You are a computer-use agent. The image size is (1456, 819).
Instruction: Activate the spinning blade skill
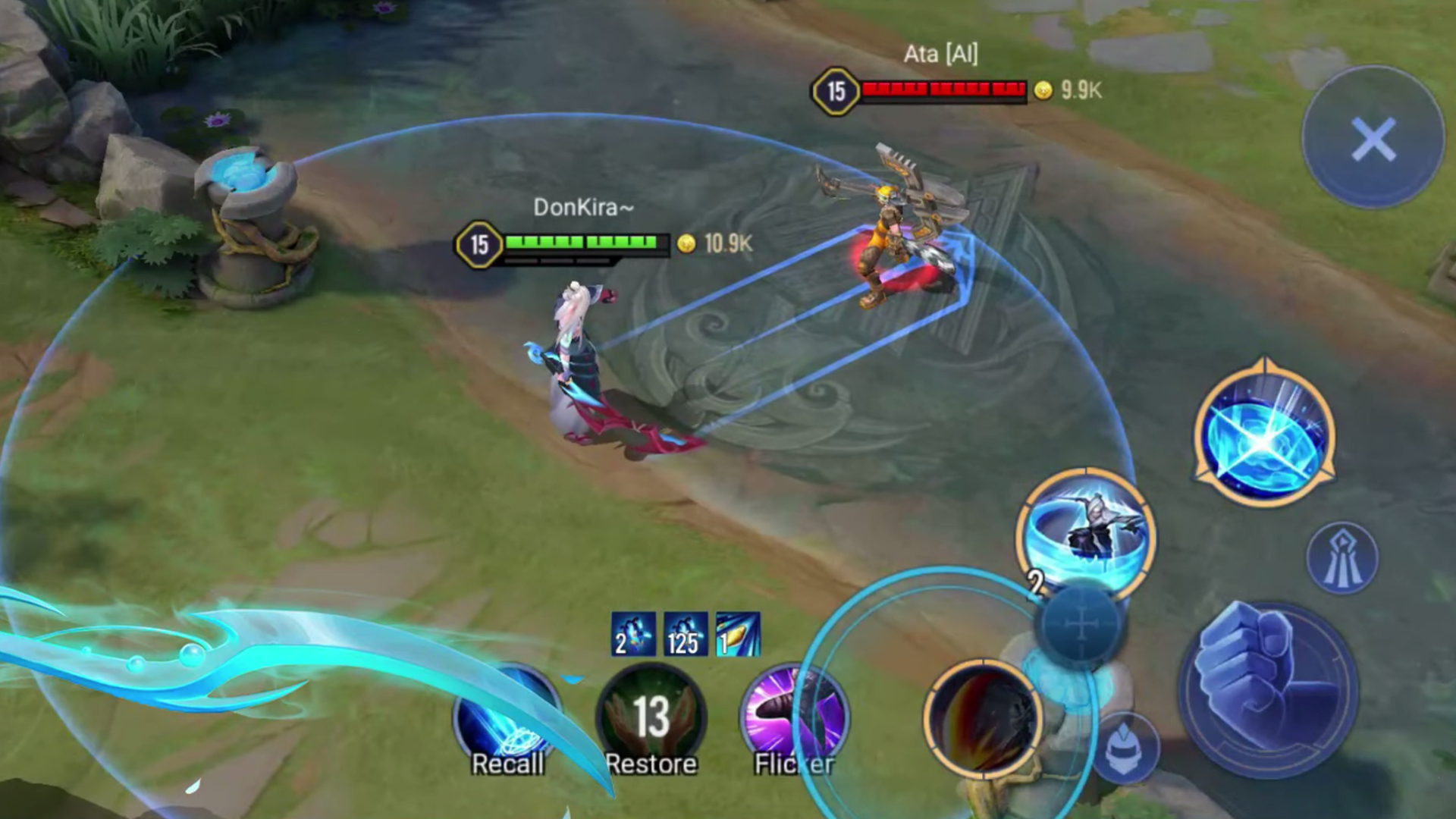(1086, 535)
